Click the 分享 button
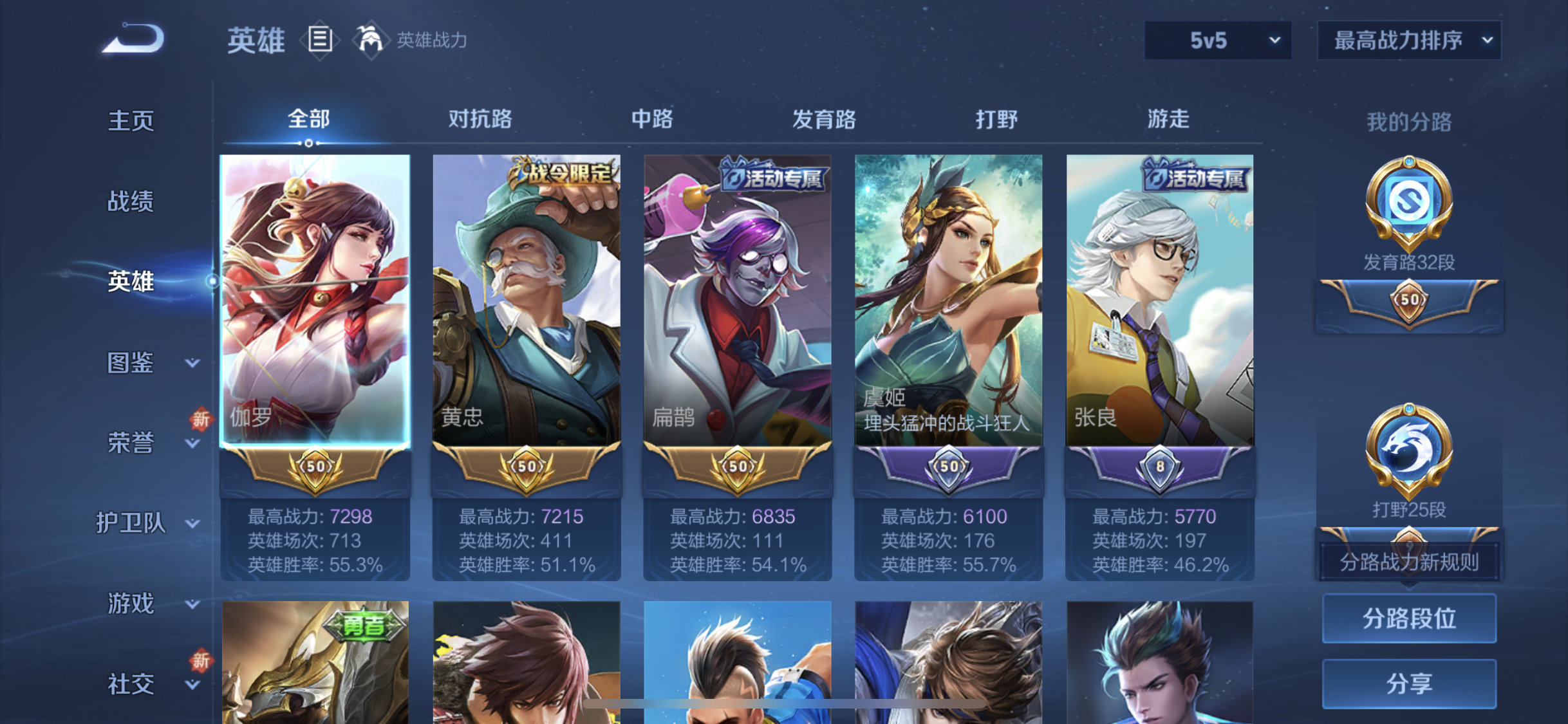 1408,683
